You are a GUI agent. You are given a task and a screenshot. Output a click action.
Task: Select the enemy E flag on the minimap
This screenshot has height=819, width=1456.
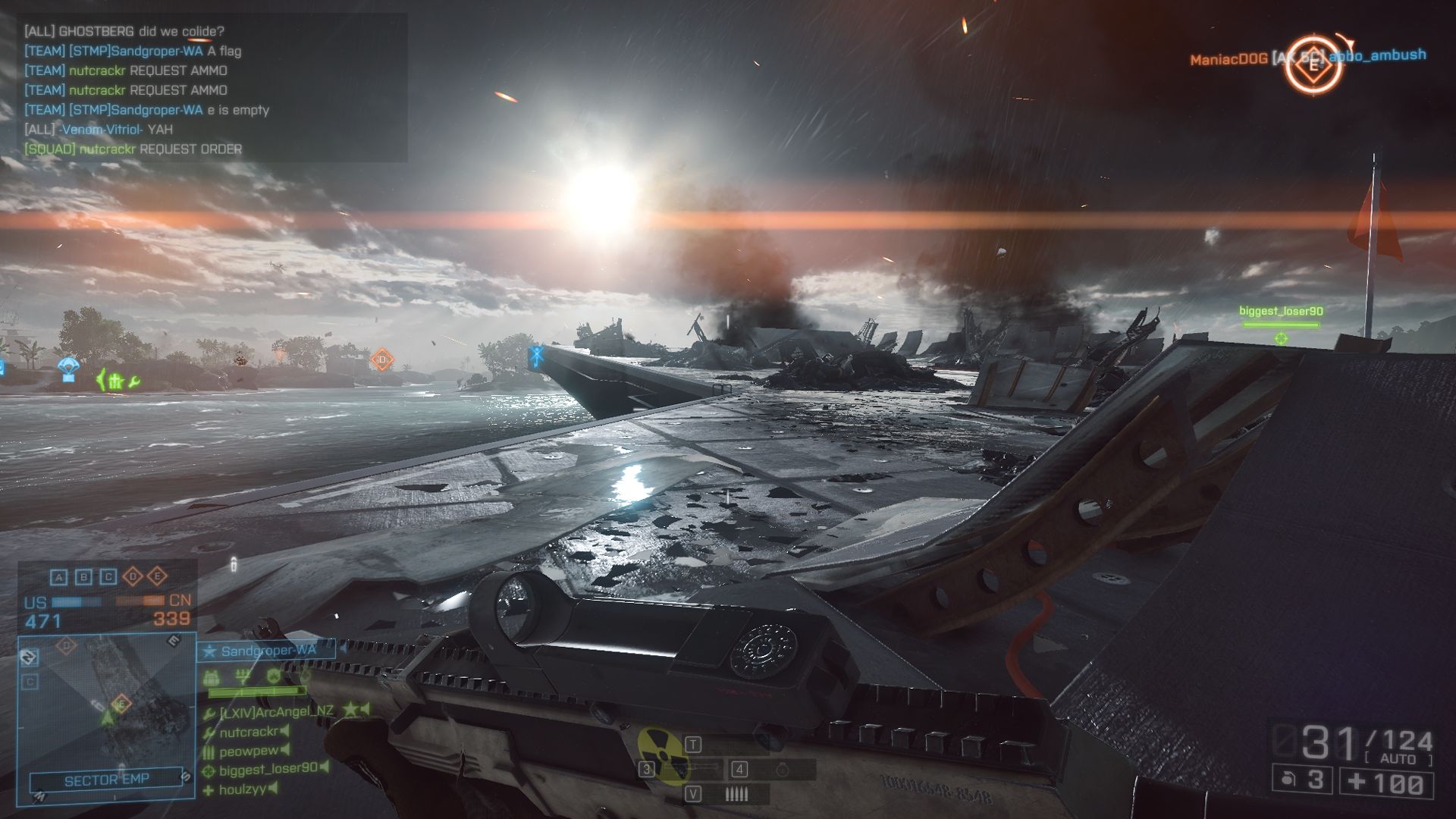click(x=121, y=704)
